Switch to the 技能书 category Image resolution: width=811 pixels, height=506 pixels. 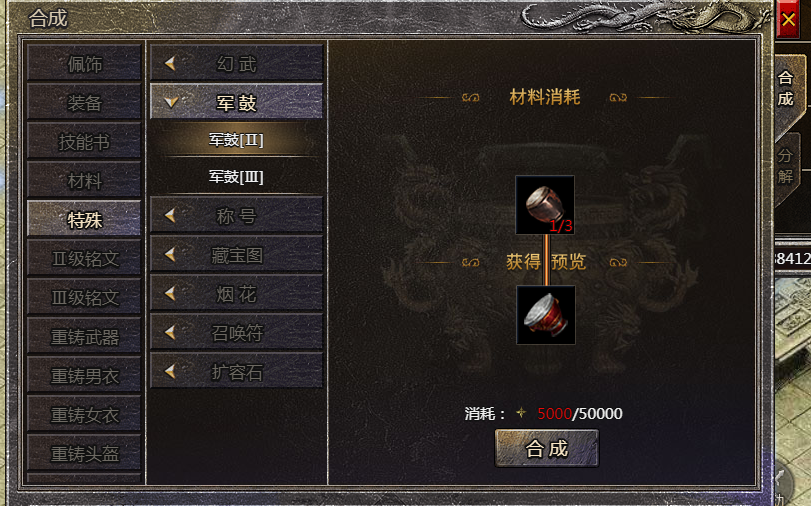tap(85, 142)
